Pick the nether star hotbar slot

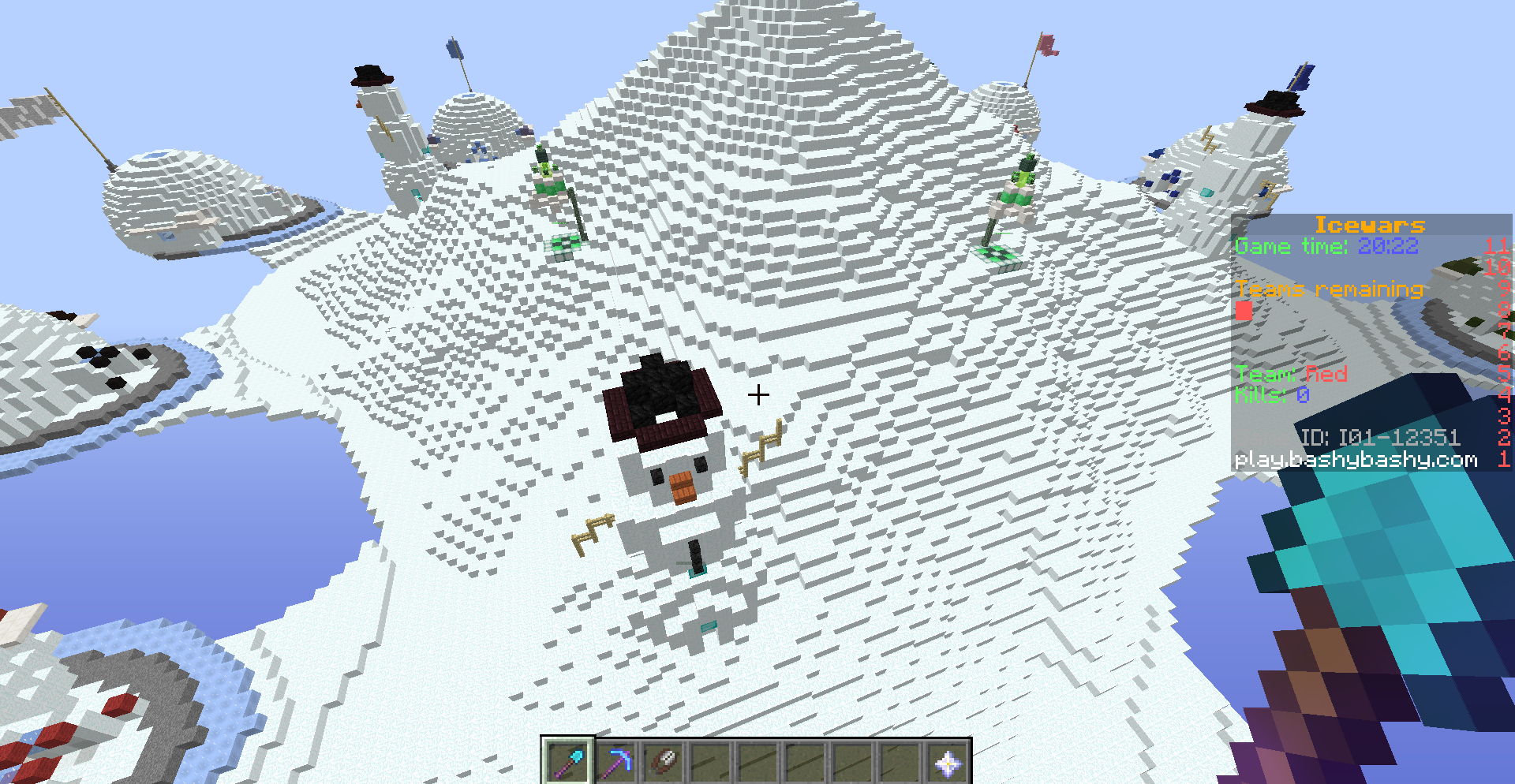947,761
